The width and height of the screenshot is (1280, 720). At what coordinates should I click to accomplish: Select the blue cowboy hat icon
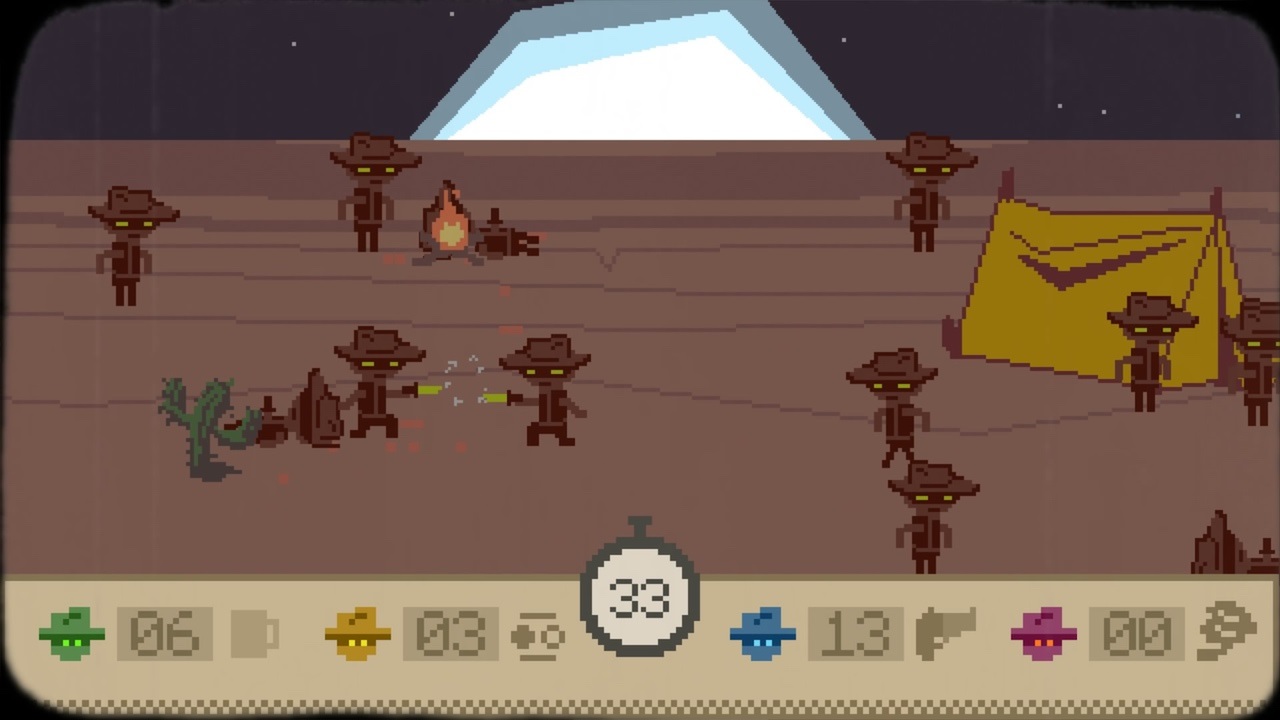(763, 633)
